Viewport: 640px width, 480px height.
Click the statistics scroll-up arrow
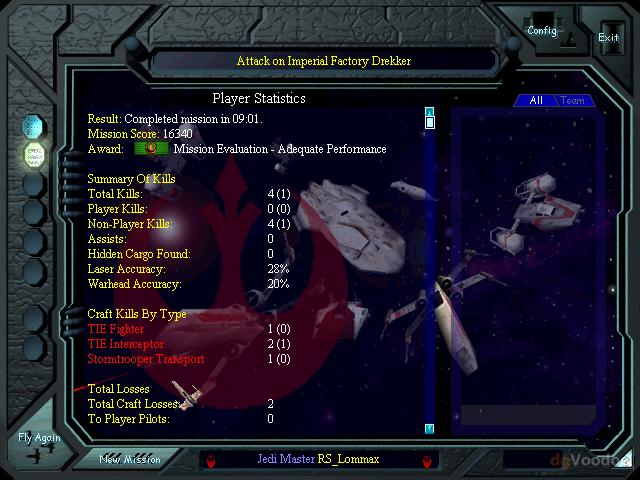[x=430, y=111]
